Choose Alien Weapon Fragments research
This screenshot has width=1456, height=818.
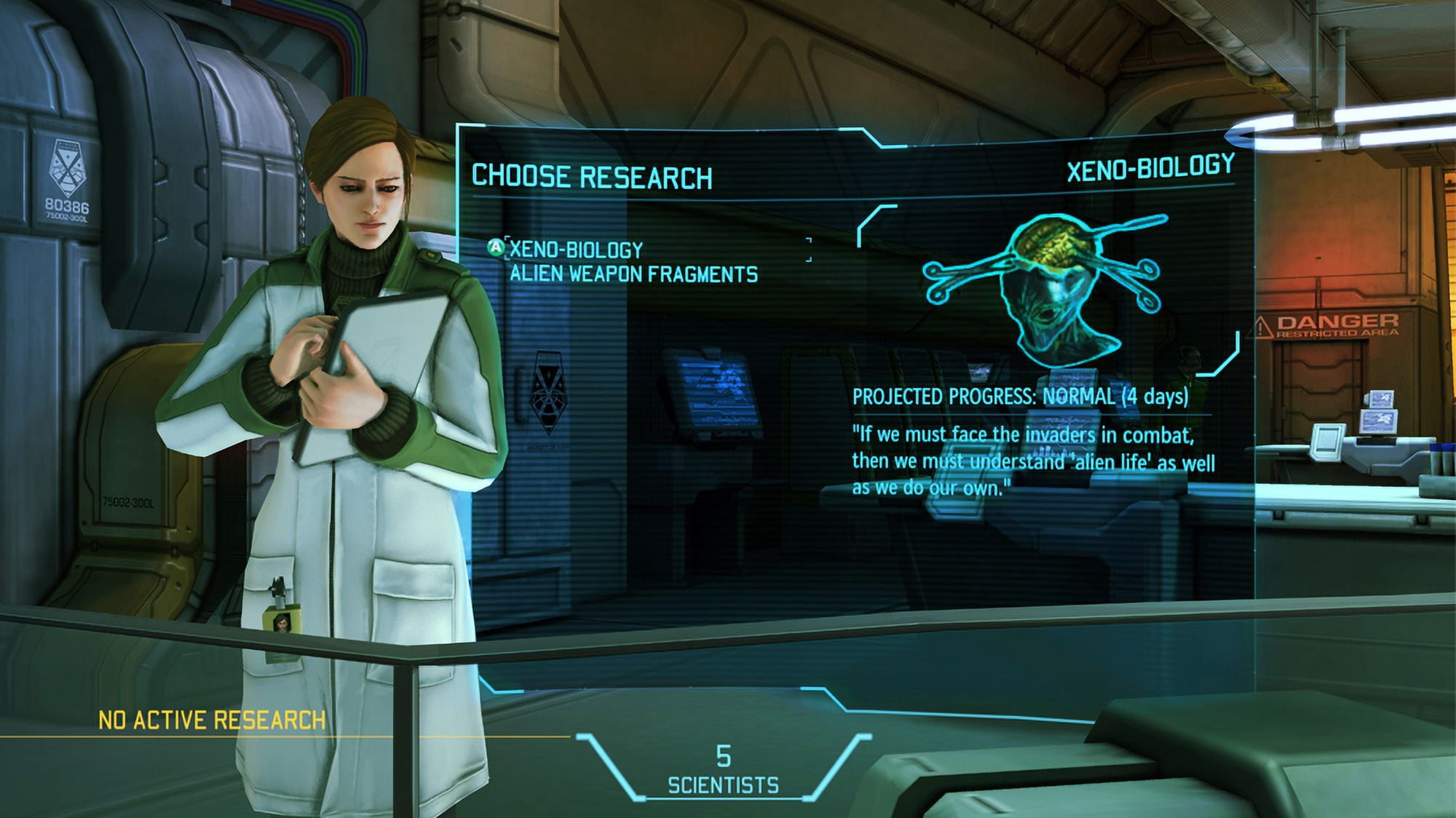click(633, 274)
